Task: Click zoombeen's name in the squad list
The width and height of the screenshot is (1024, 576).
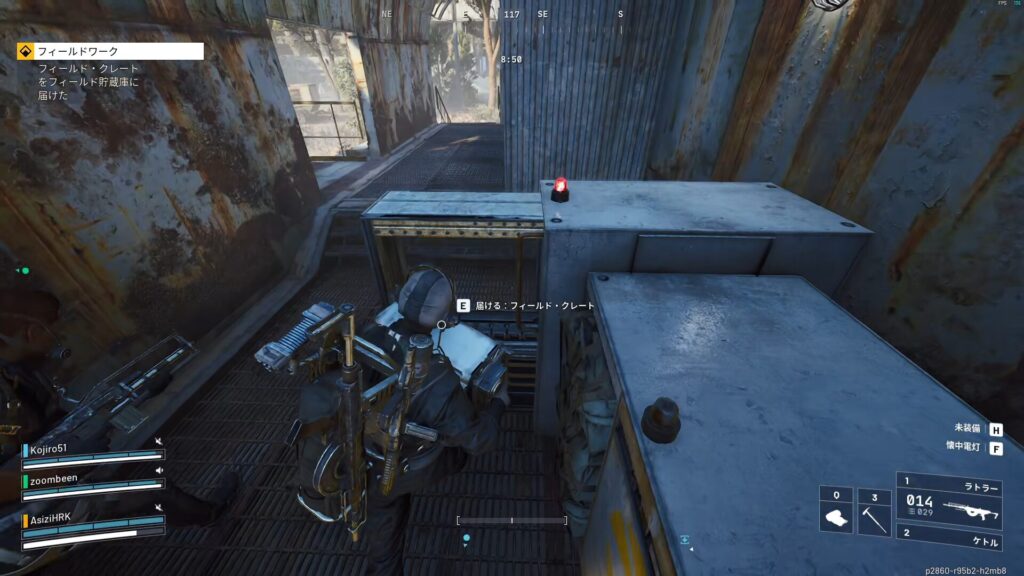Action: 54,480
